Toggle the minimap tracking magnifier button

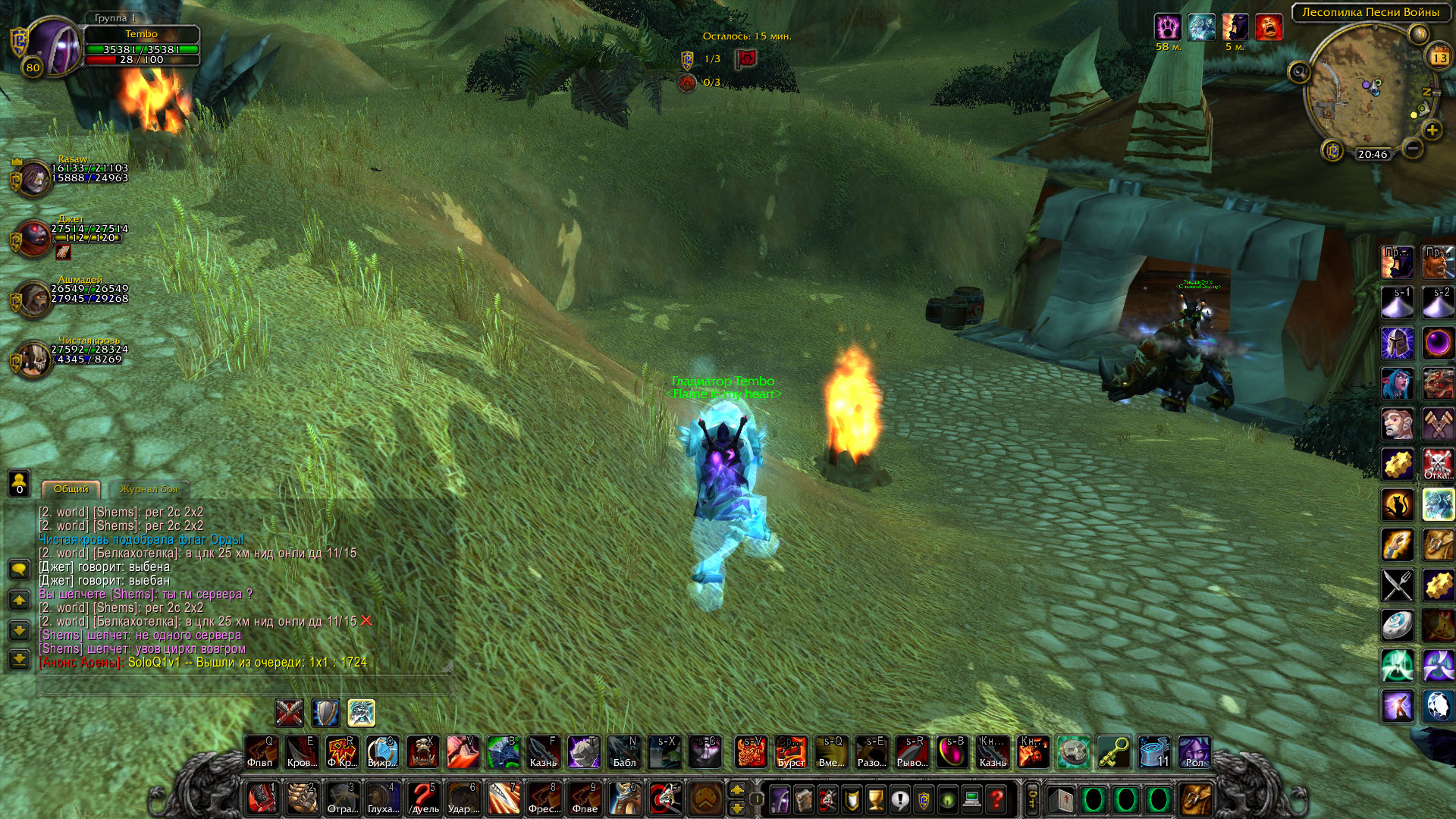point(1299,73)
